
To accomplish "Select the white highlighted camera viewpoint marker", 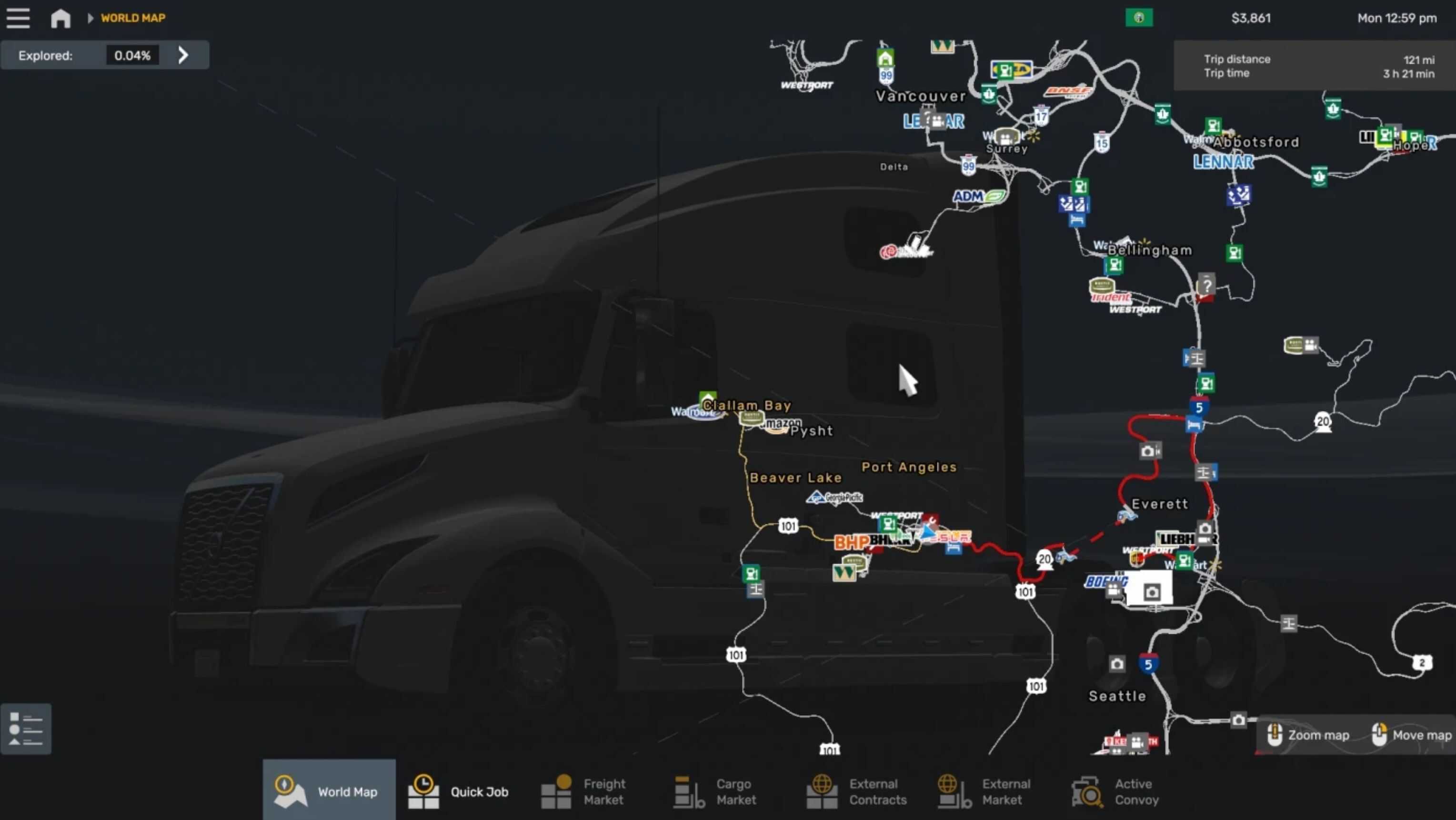I will (1151, 592).
